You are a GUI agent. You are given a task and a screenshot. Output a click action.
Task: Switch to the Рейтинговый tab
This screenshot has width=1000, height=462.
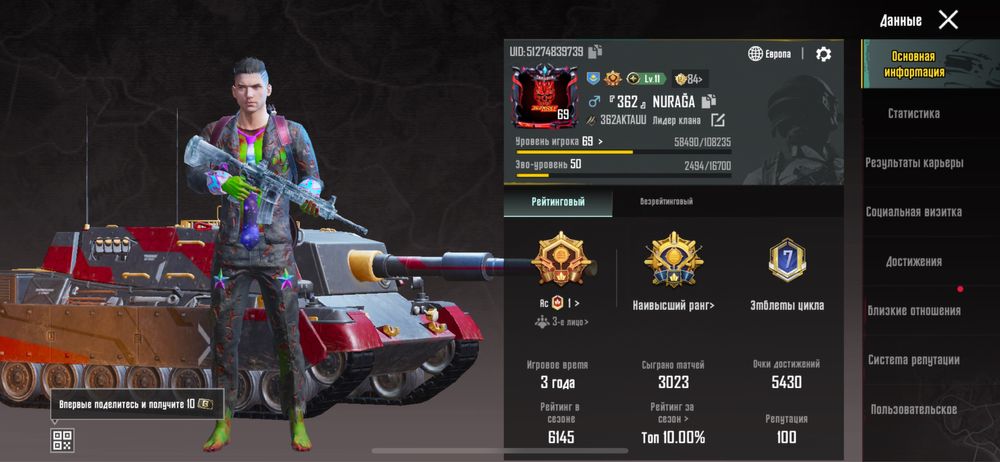[557, 202]
